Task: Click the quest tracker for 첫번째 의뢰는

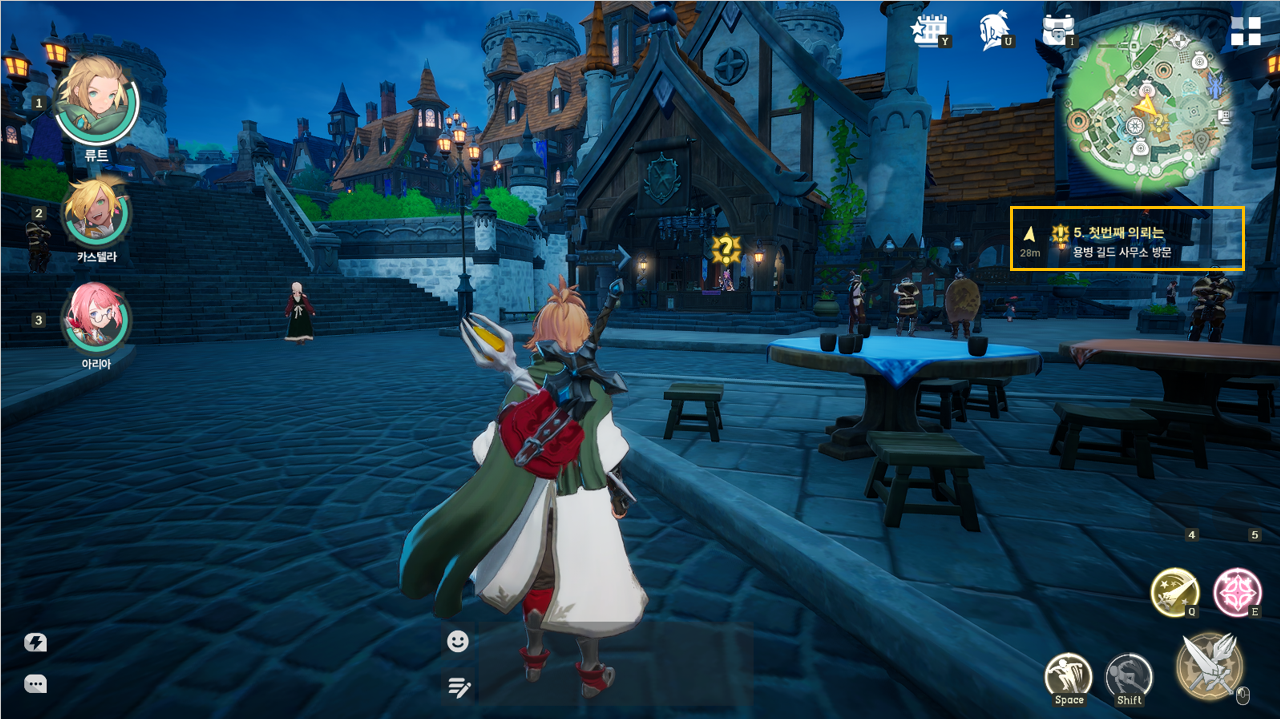Action: click(x=1127, y=238)
